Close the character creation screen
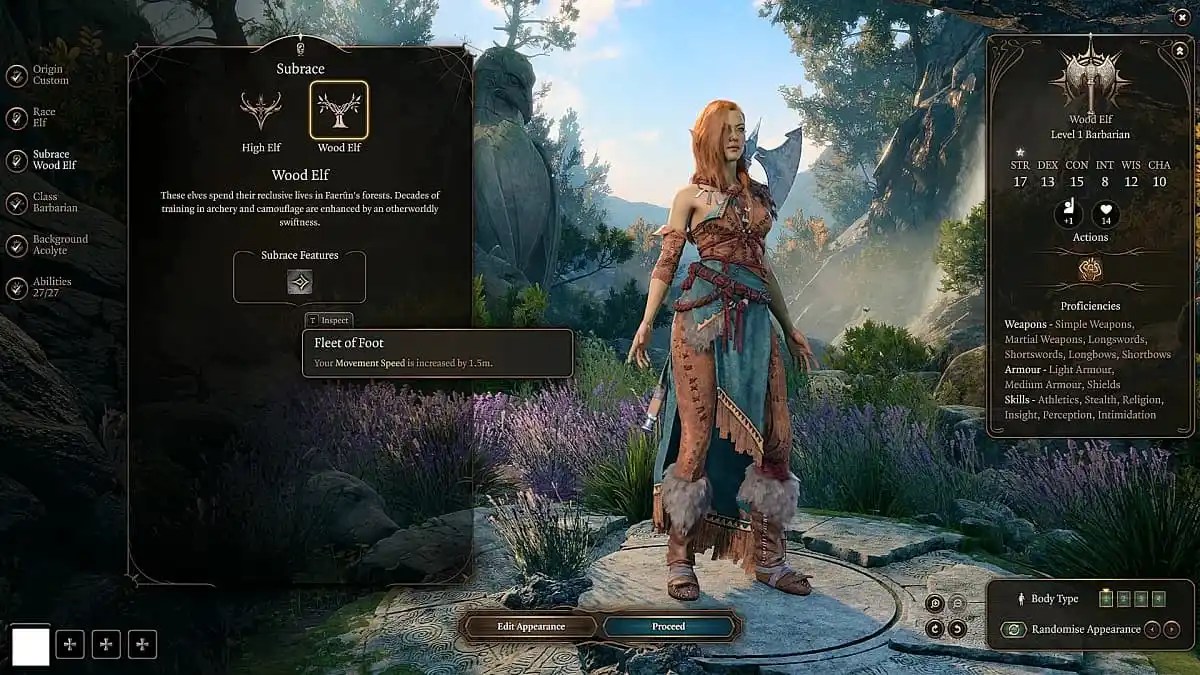This screenshot has width=1200, height=675. point(1183,16)
